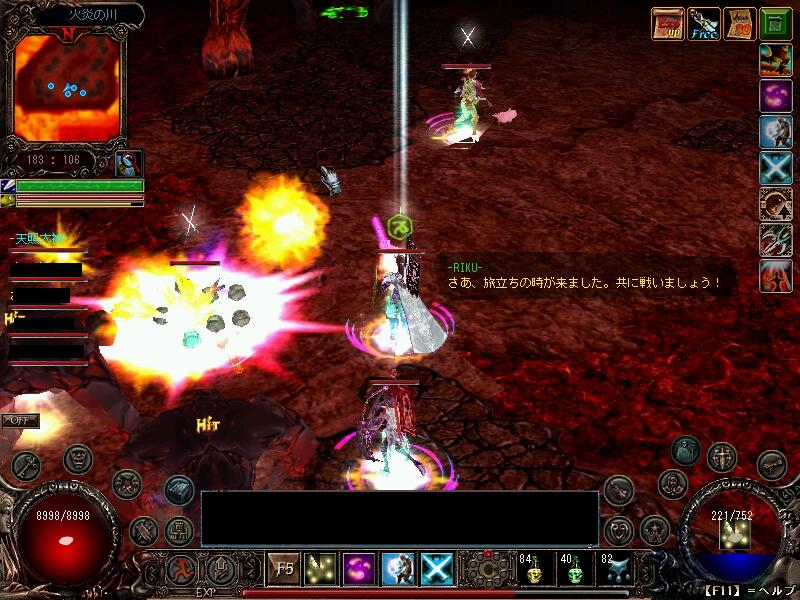Select the silver item slot numbered 82
Viewport: 800px width, 600px height.
click(612, 569)
